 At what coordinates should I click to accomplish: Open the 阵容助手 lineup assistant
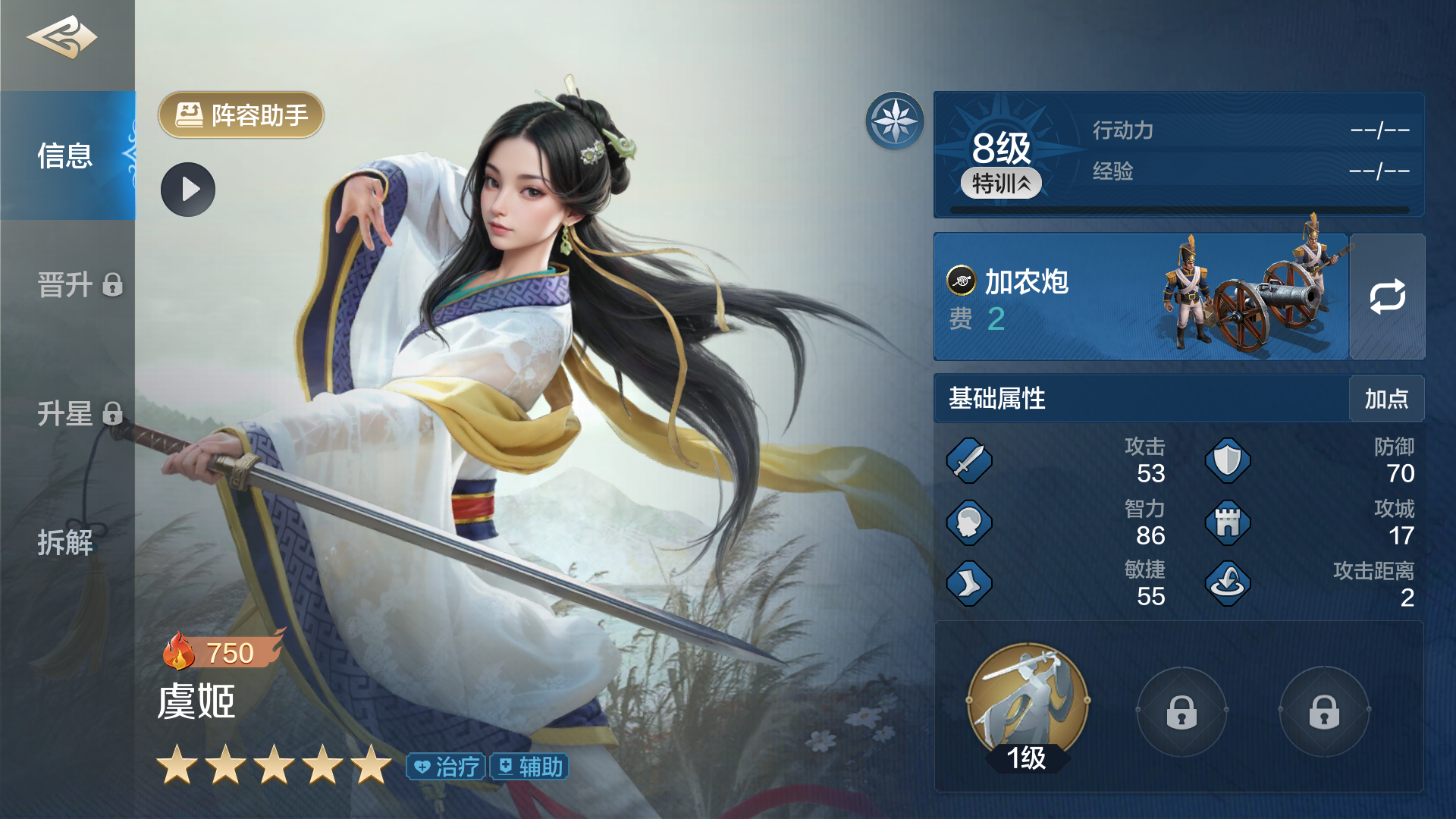pos(241,115)
